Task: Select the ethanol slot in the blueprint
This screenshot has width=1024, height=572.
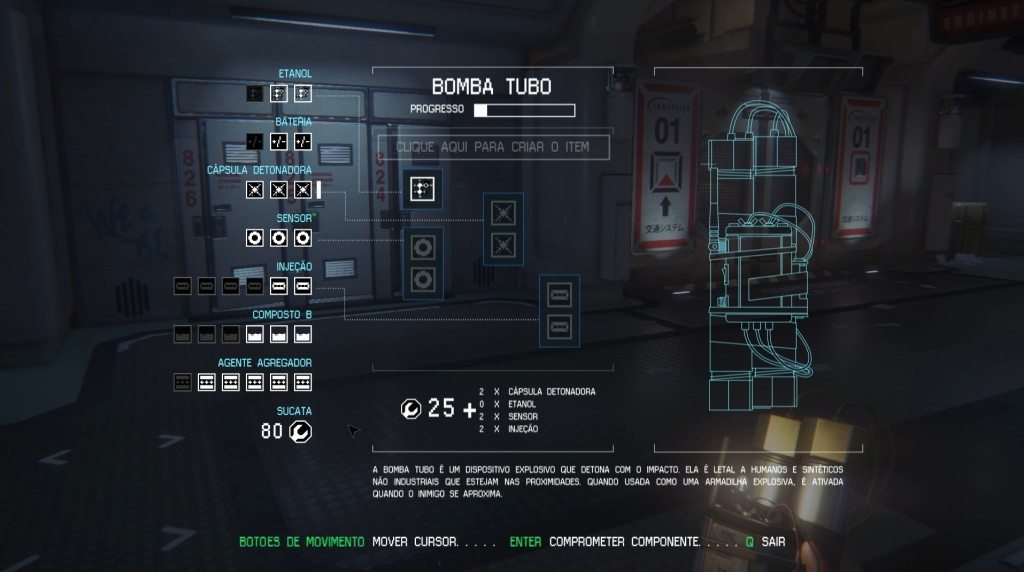Action: tap(421, 188)
